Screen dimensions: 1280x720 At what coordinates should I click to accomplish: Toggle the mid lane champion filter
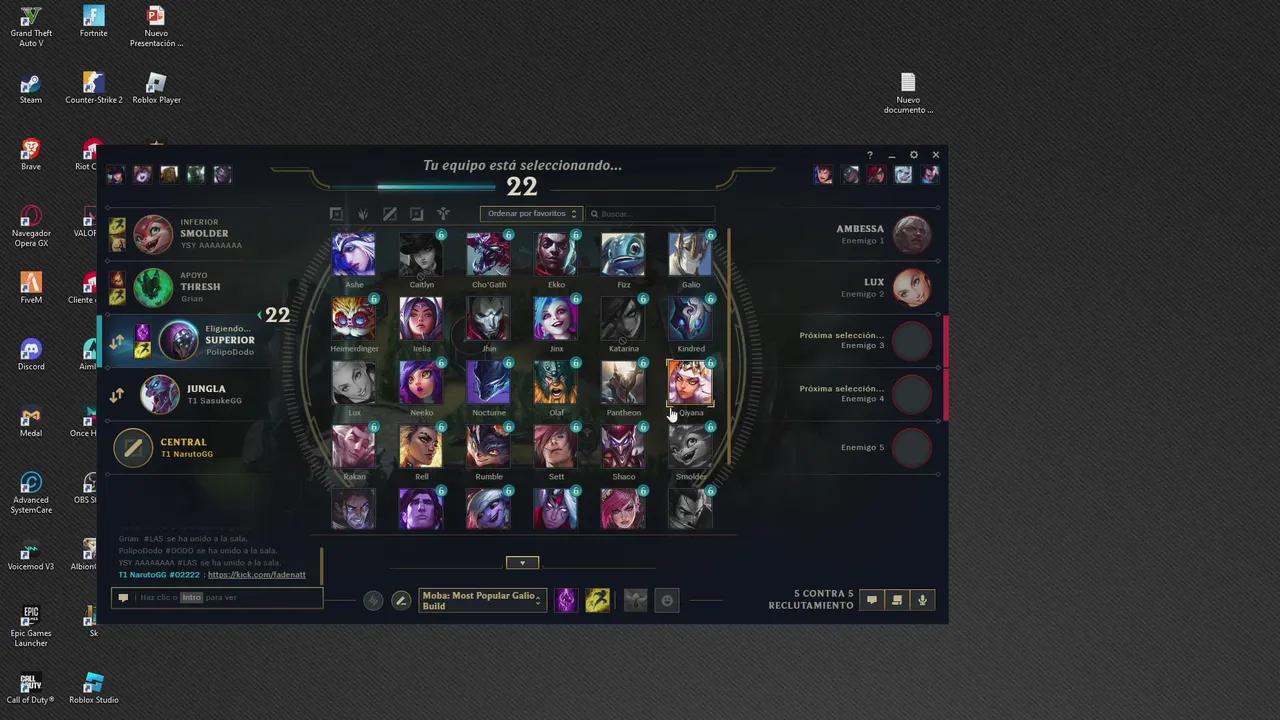coord(390,213)
